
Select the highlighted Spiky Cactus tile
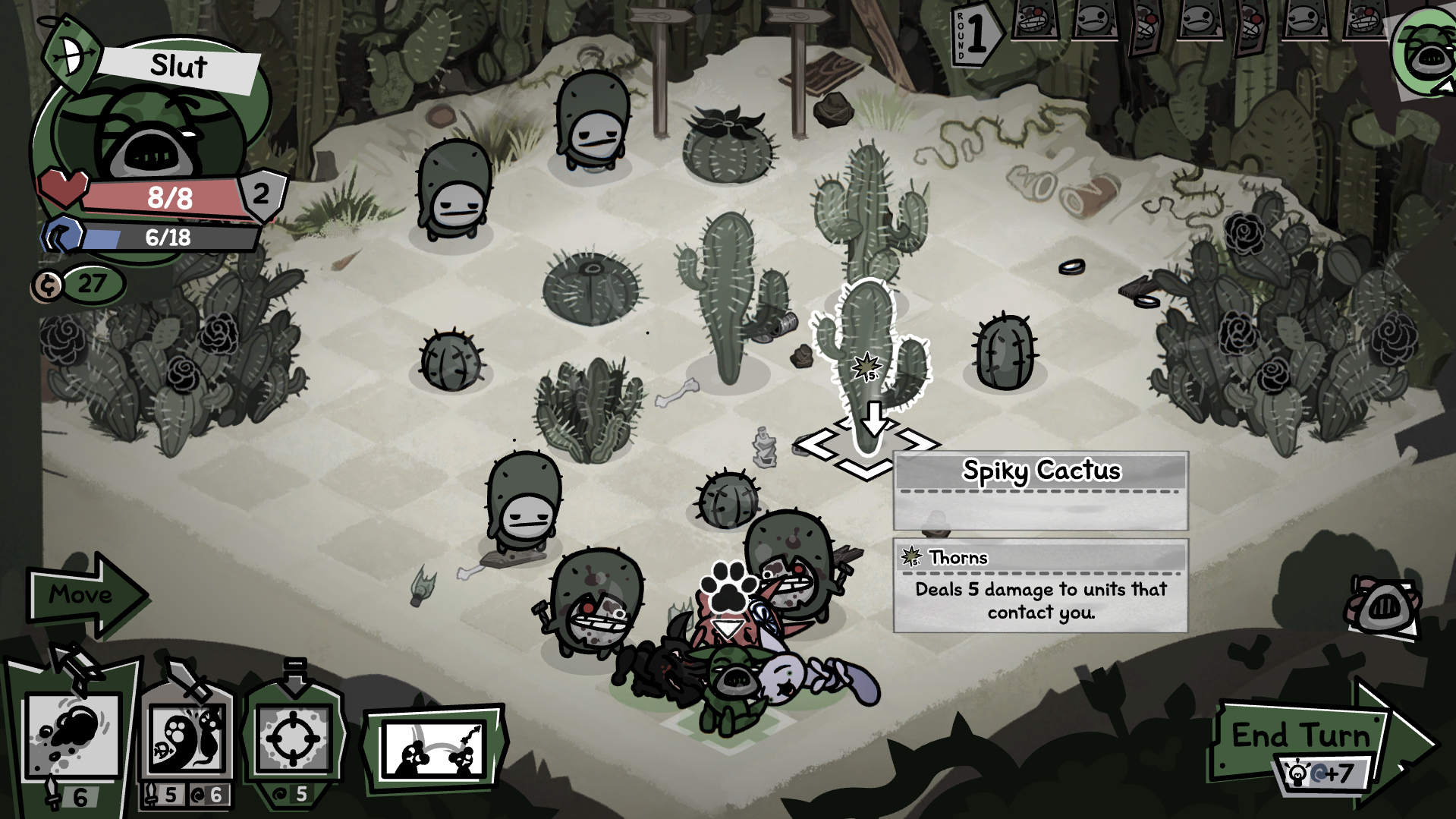[x=866, y=446]
